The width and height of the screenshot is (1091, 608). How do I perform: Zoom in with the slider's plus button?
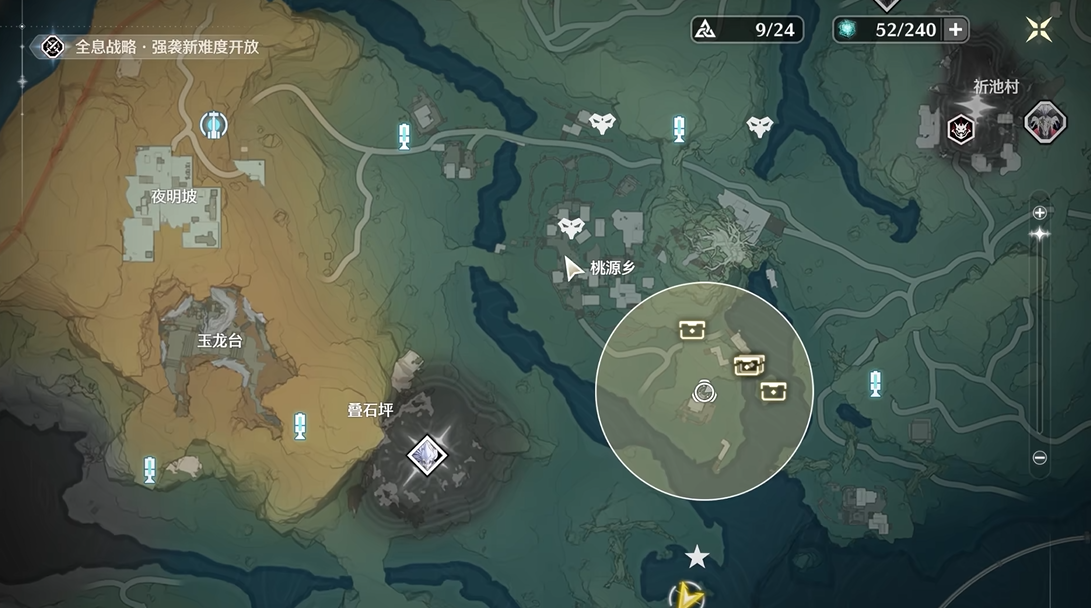[1040, 212]
